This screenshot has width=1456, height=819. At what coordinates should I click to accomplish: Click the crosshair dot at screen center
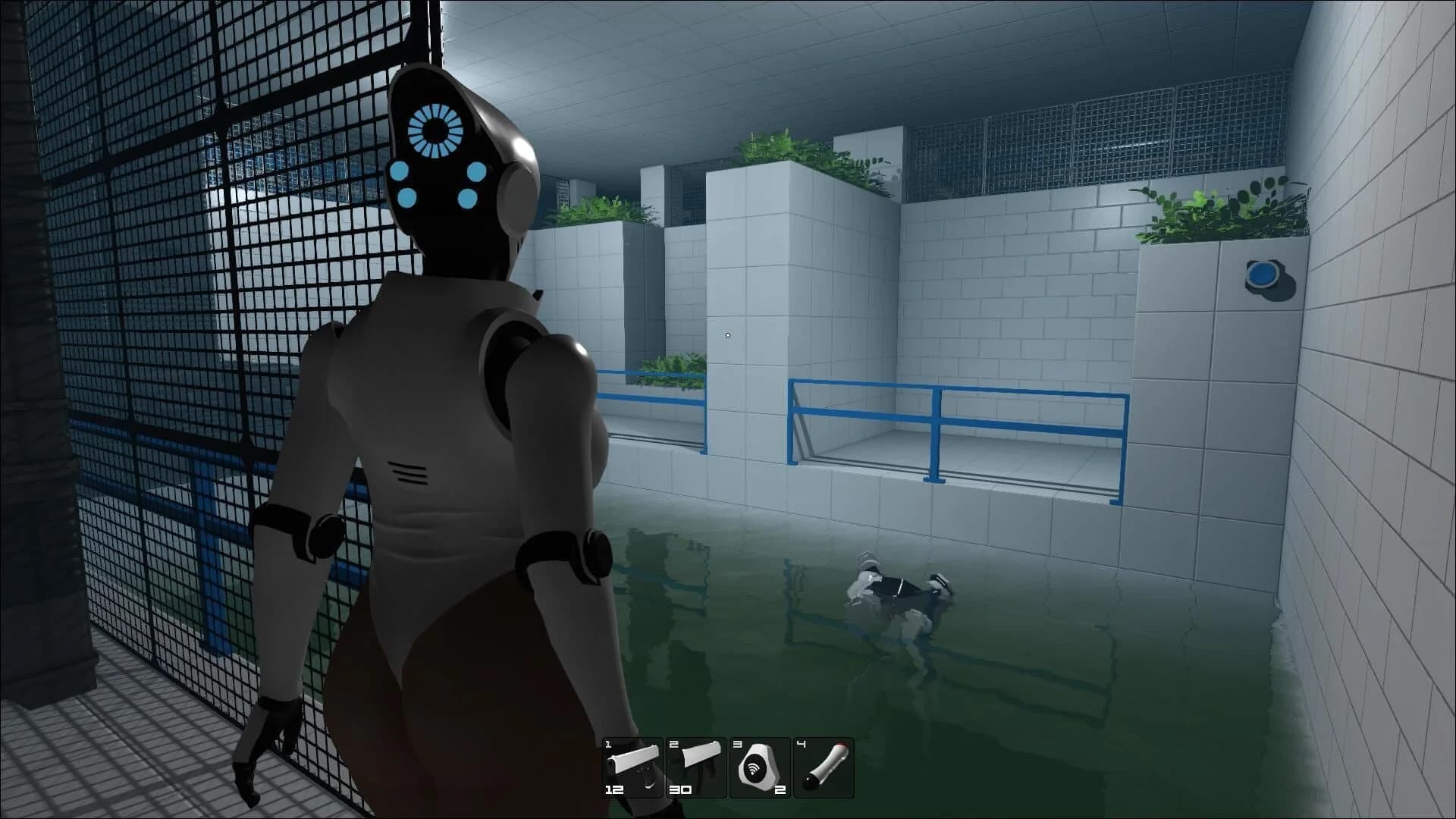point(727,334)
